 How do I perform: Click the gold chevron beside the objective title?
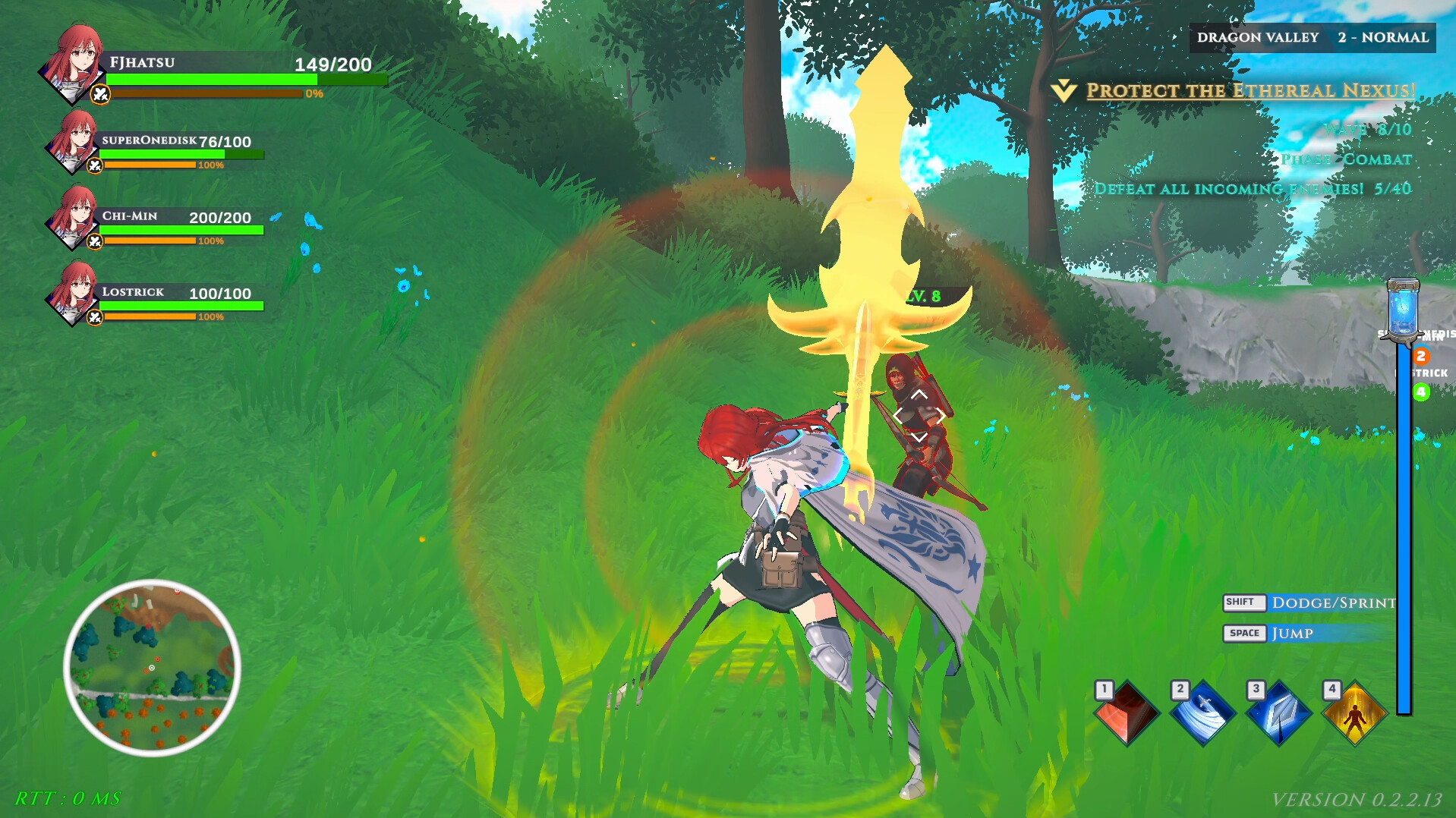point(1066,90)
